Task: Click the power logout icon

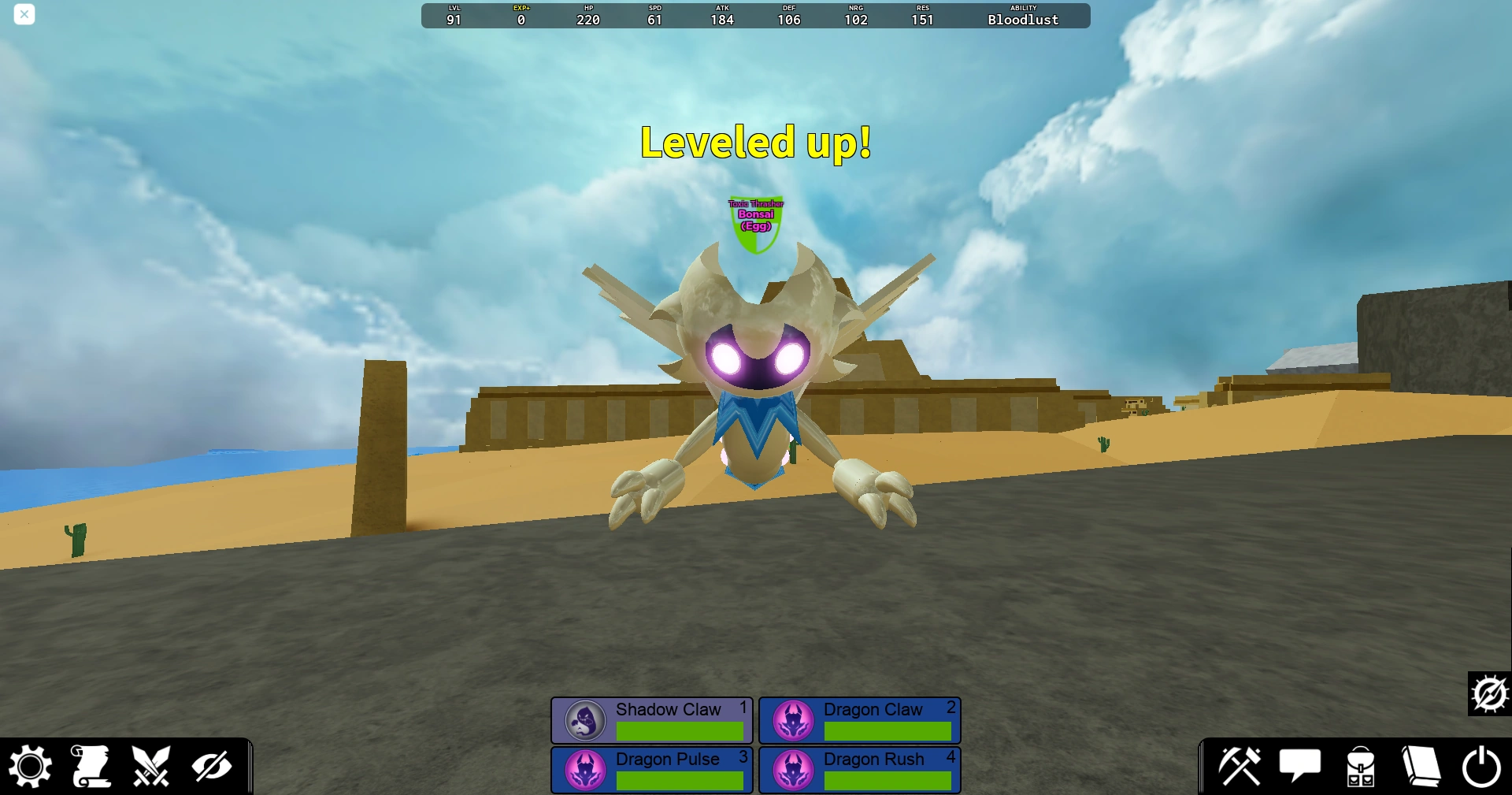Action: click(x=1481, y=765)
